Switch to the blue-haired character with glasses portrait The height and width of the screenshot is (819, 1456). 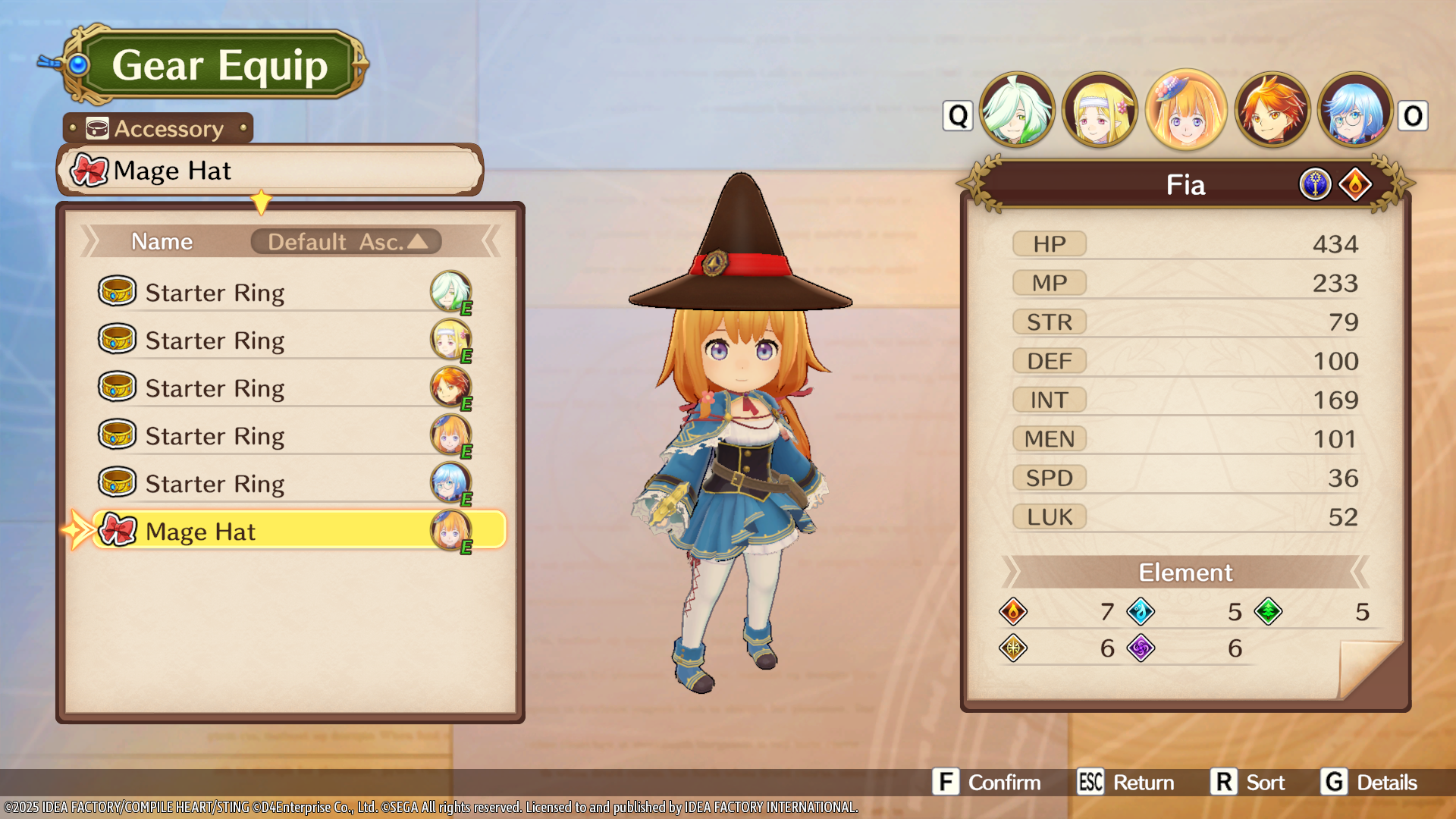(x=1355, y=111)
